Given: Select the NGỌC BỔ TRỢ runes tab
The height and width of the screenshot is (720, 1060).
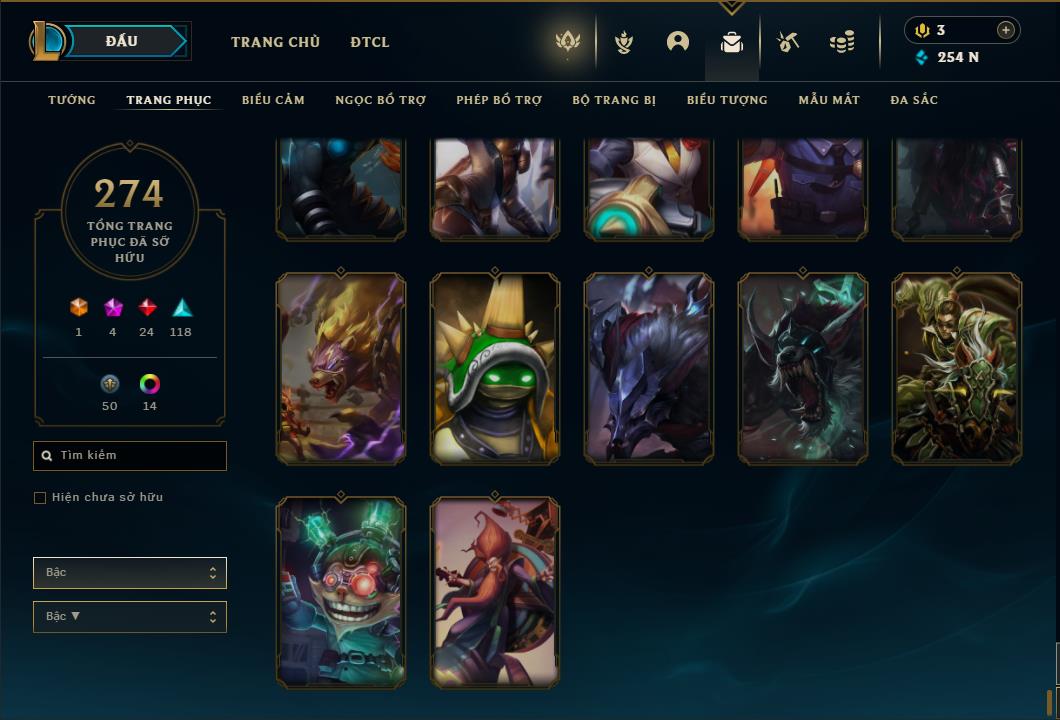Looking at the screenshot, I should tap(380, 100).
